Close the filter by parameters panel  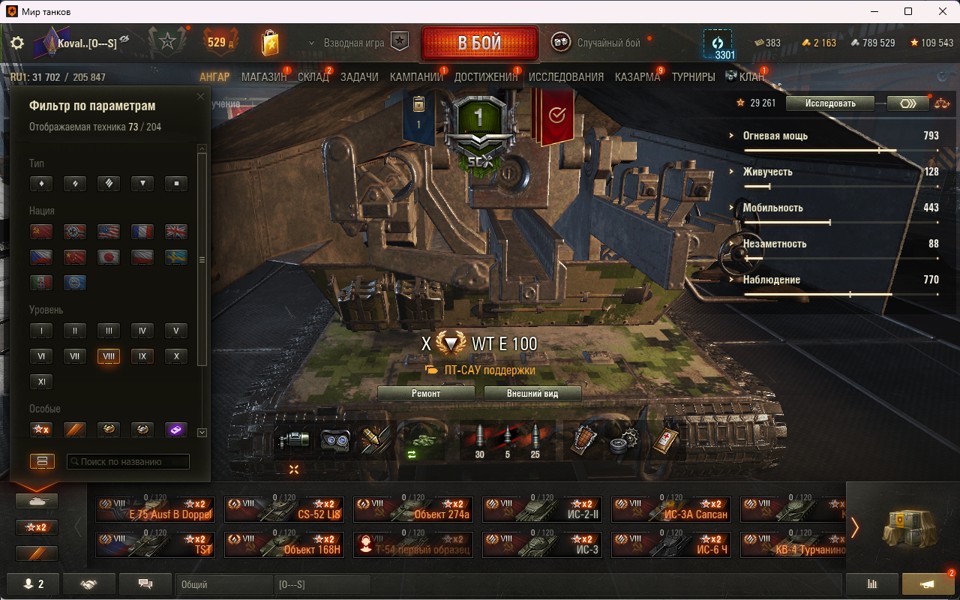[200, 97]
